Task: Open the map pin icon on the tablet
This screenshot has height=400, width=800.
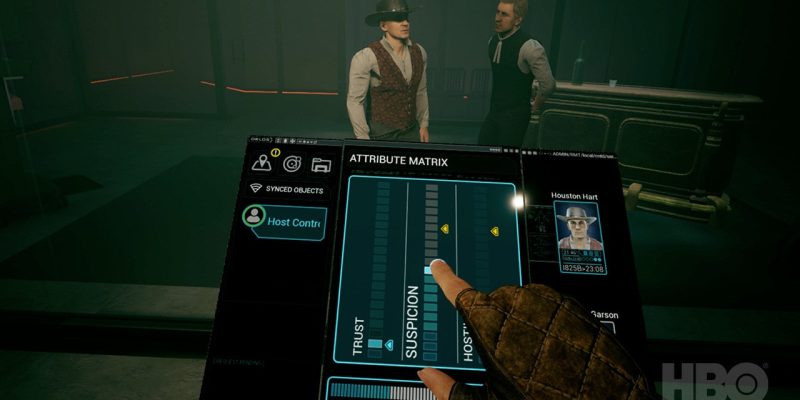Action: coord(262,162)
